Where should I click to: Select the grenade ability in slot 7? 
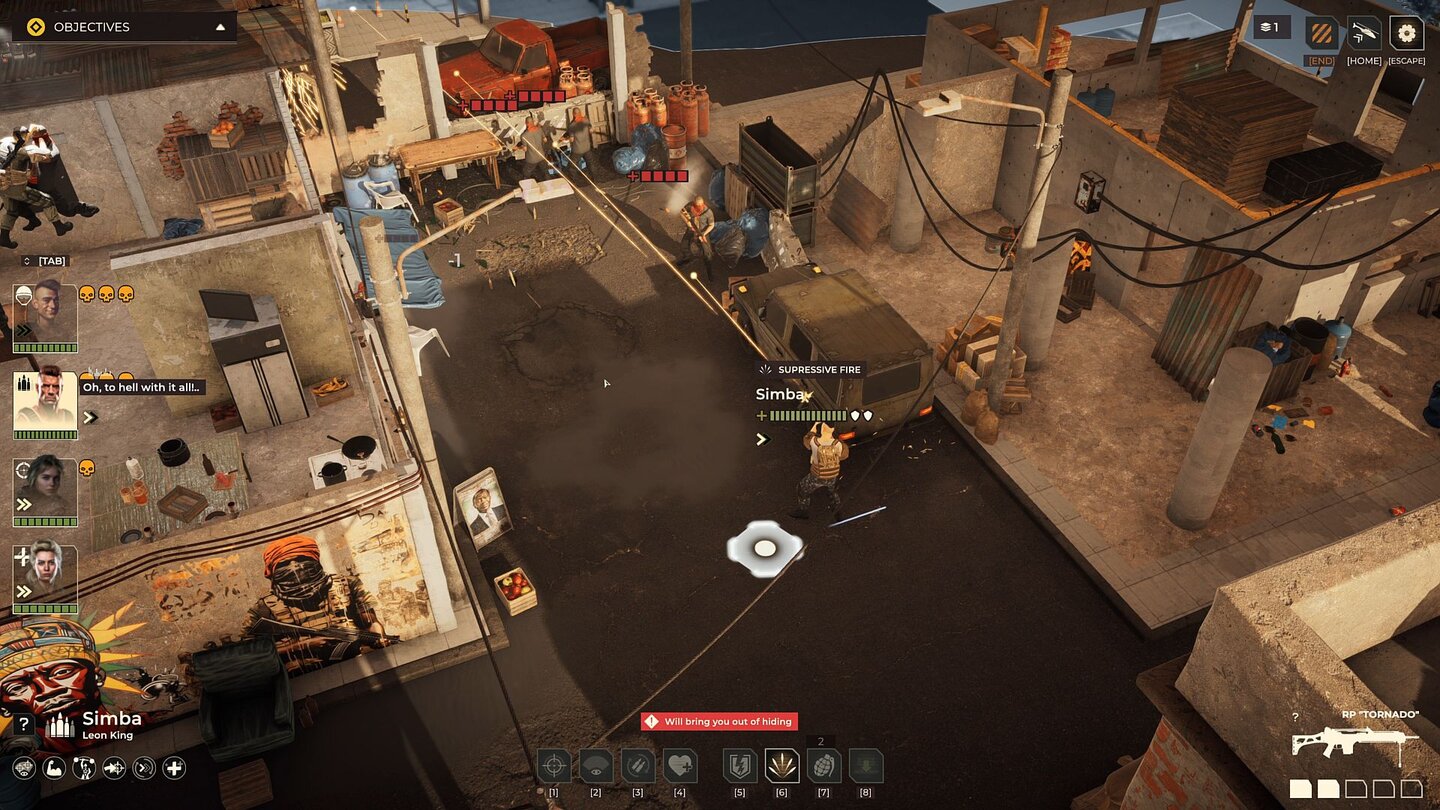[x=824, y=766]
